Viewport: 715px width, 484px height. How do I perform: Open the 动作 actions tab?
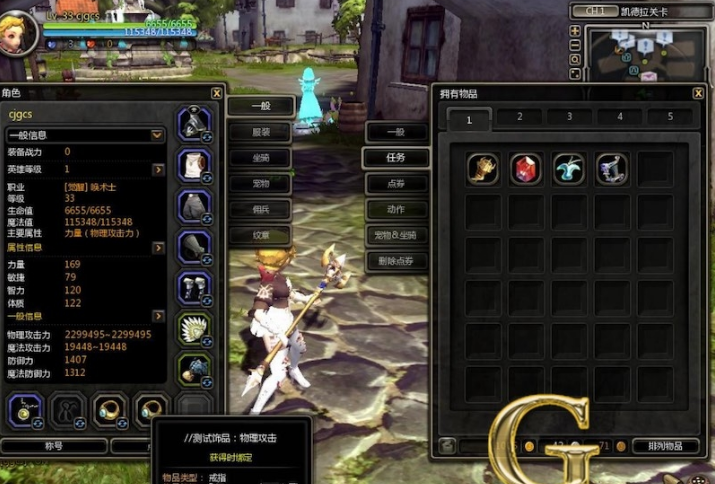(396, 210)
